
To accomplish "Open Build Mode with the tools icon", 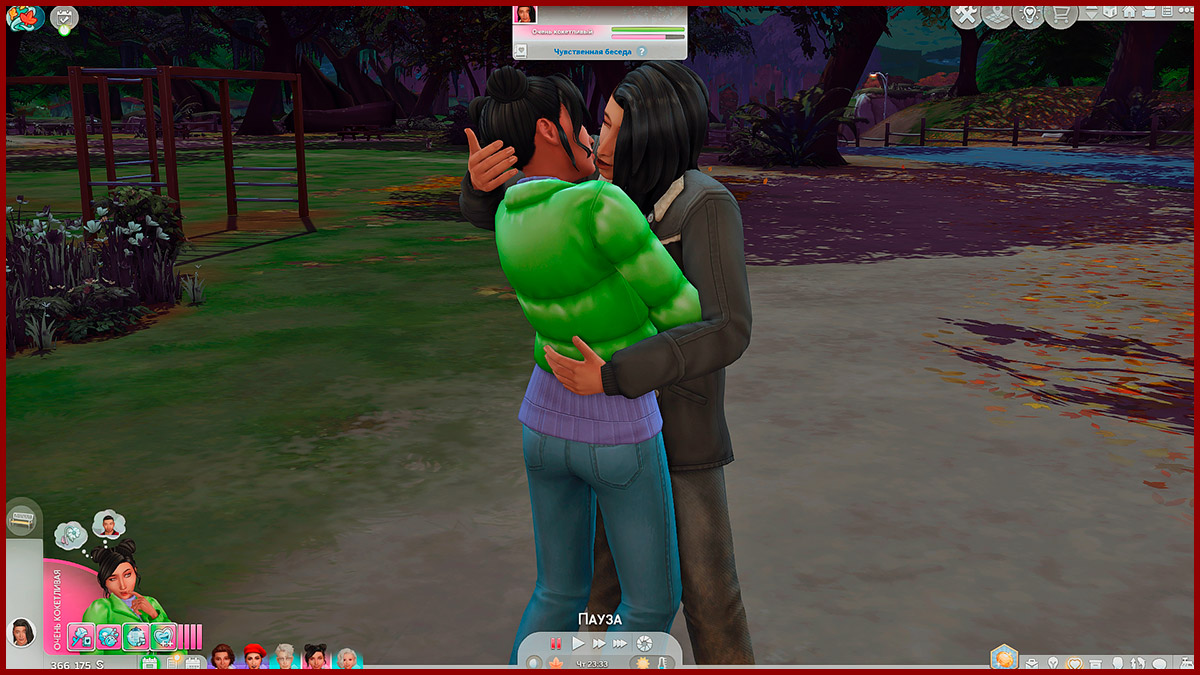I will tap(966, 15).
